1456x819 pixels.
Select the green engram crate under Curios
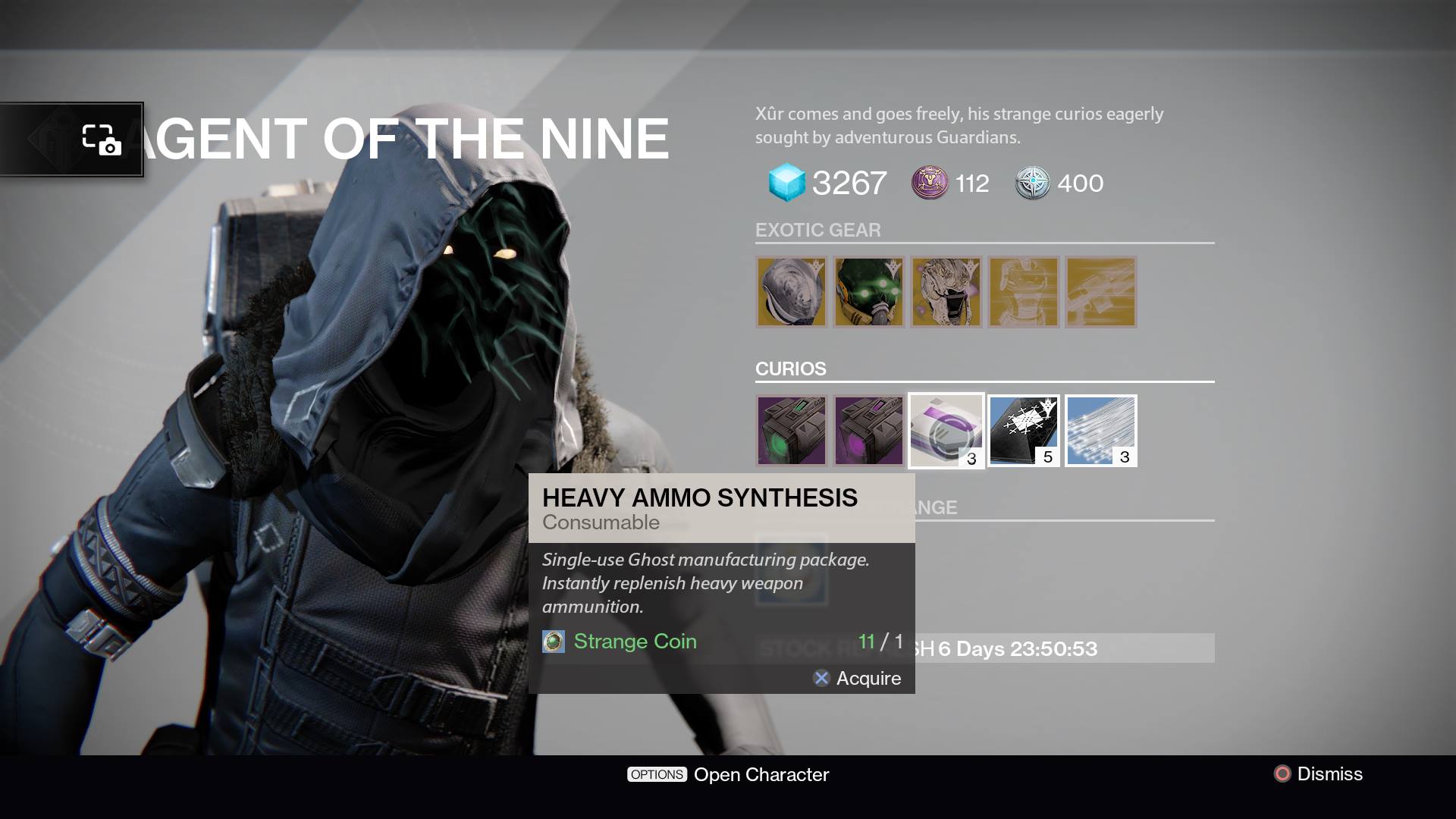tap(791, 431)
